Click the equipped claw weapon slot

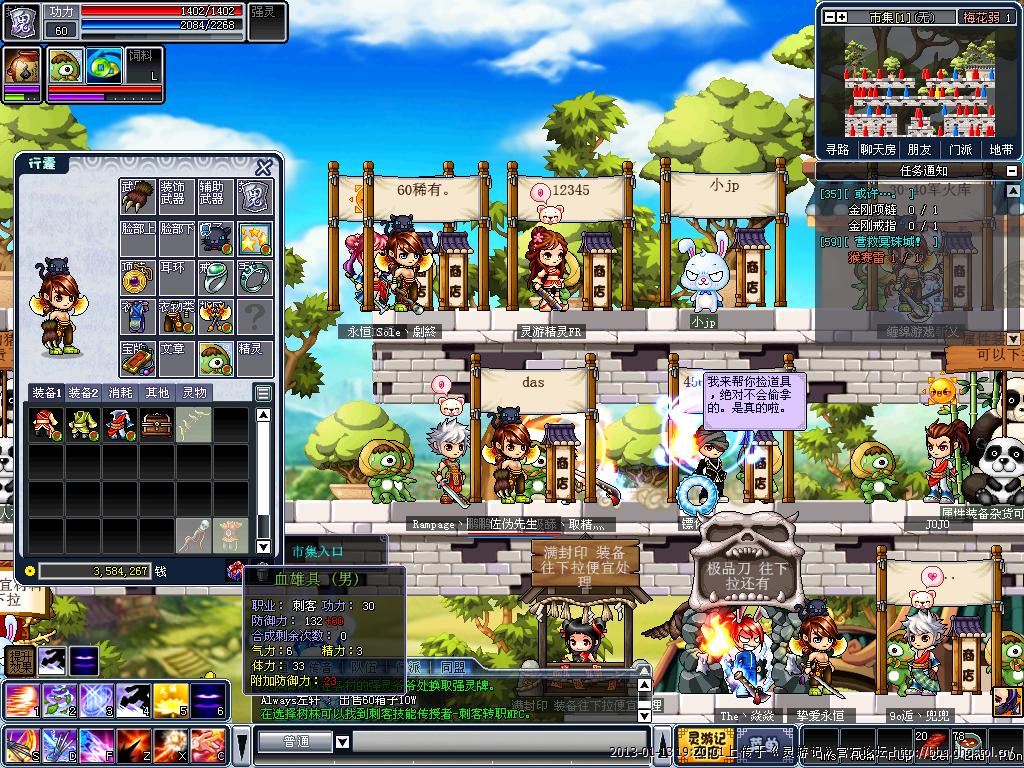pyautogui.click(x=137, y=196)
